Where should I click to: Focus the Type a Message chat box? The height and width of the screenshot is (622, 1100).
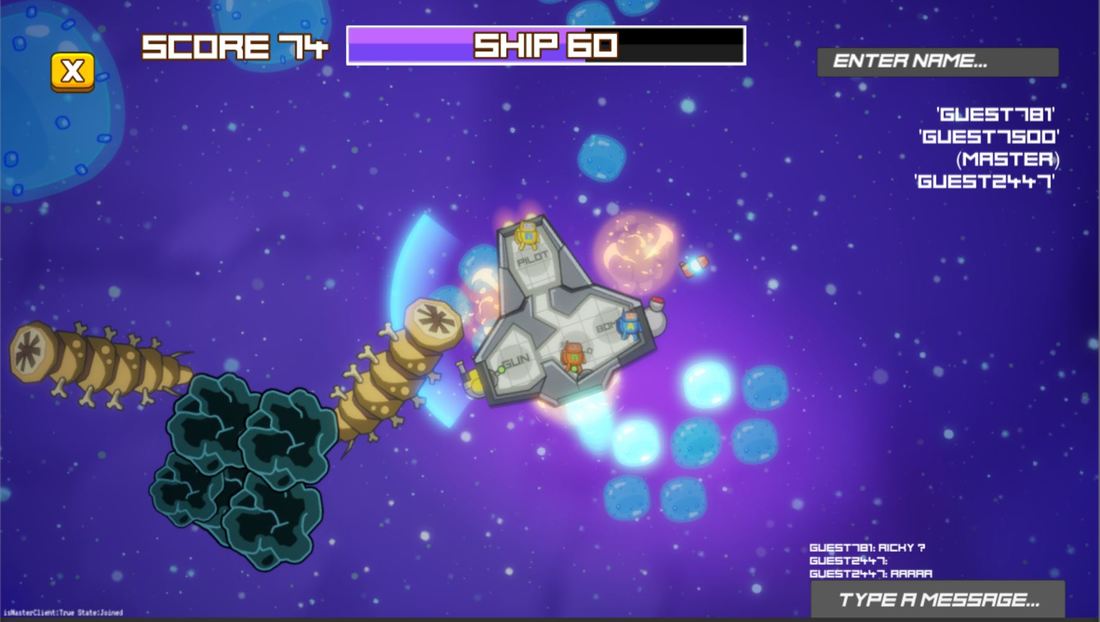937,599
